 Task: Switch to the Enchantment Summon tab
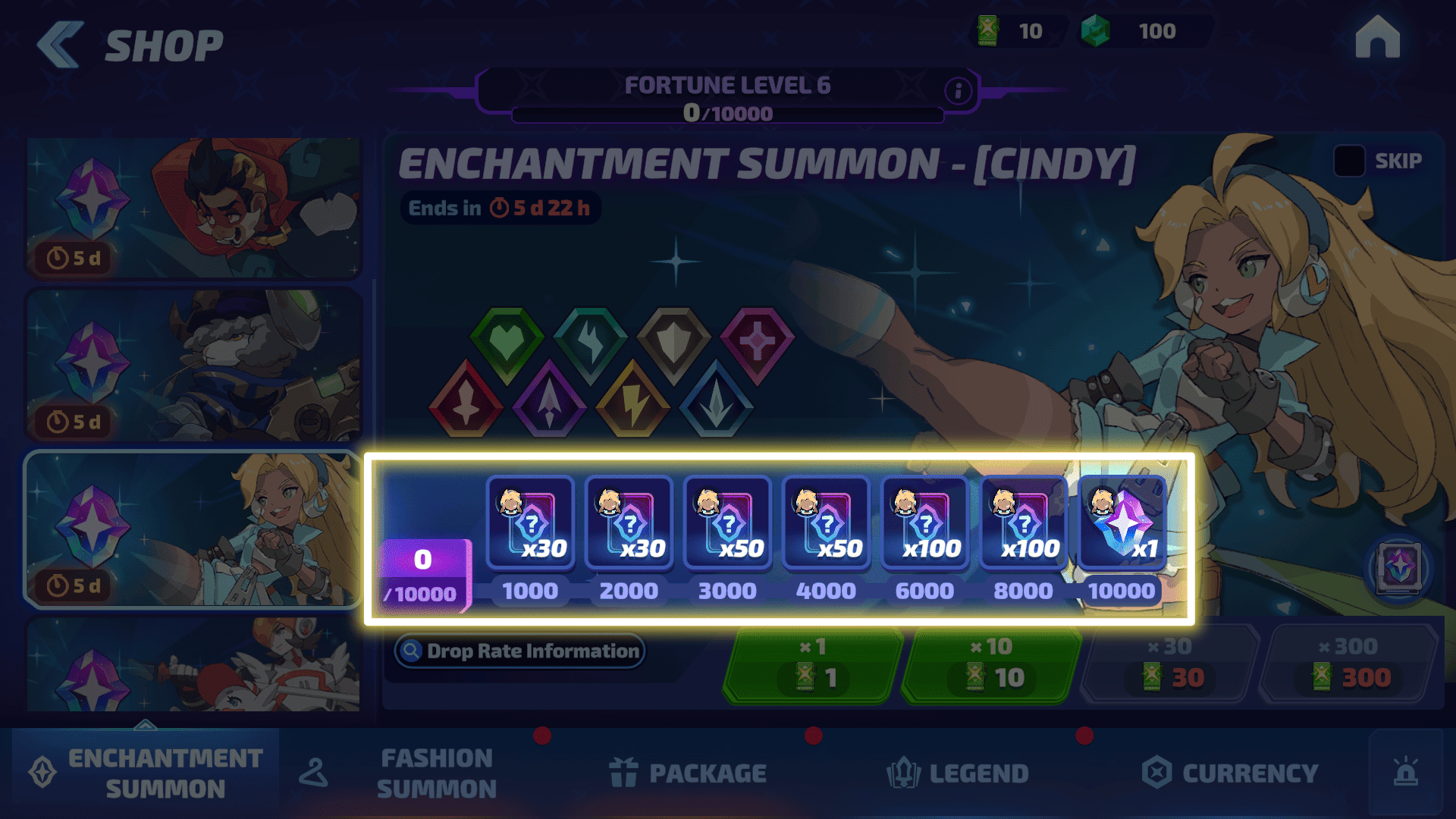coord(146,773)
